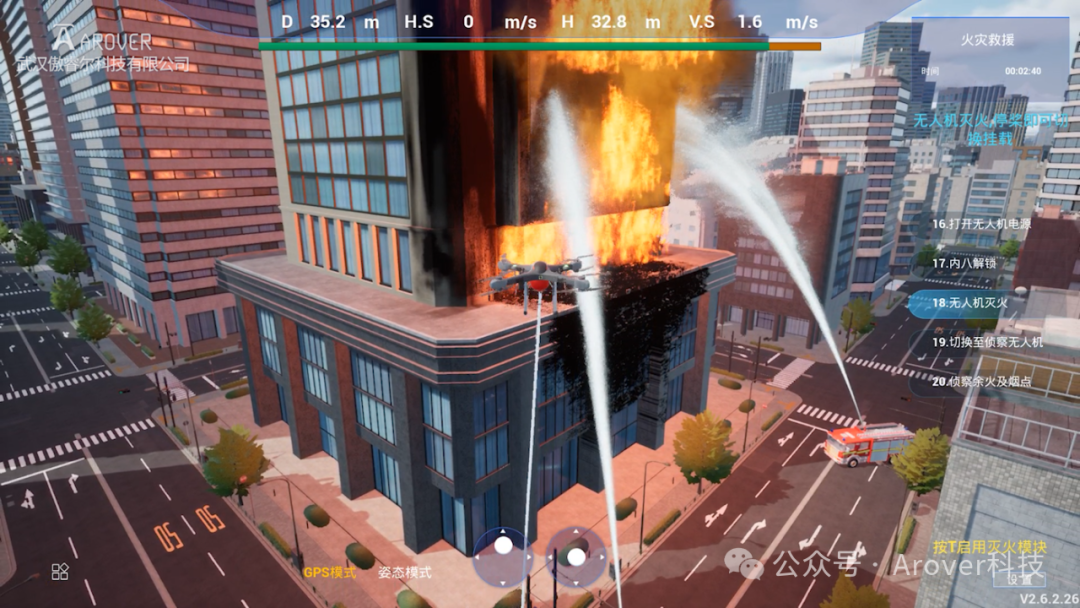The height and width of the screenshot is (608, 1080).
Task: Select step 20 侦察余火及烟点
Action: click(981, 381)
